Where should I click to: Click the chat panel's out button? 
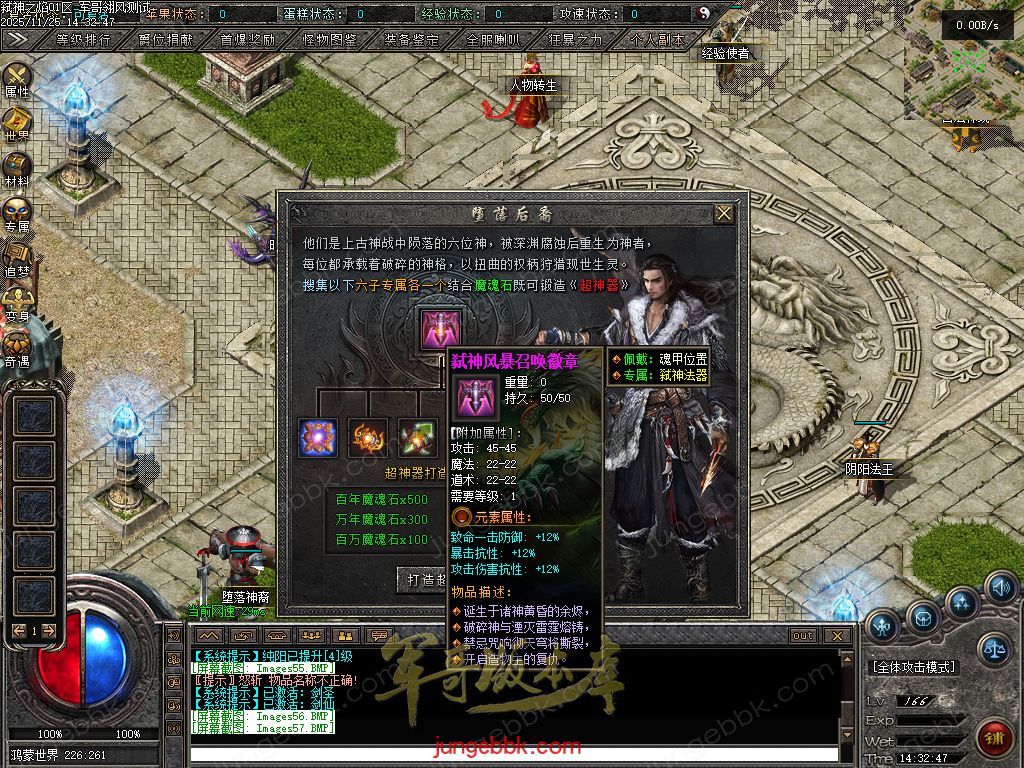click(803, 636)
